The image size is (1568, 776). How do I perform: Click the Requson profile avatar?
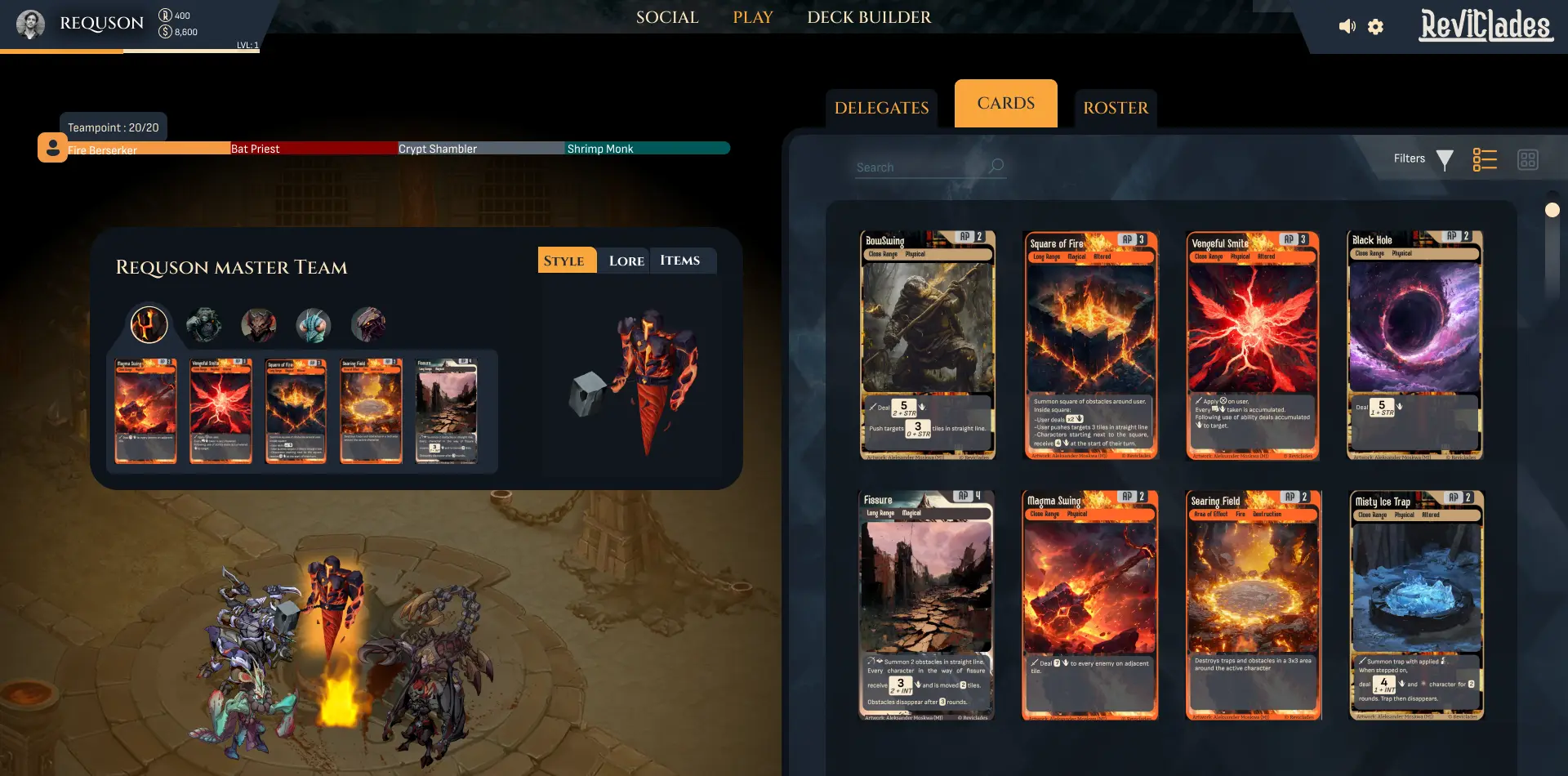(x=30, y=24)
